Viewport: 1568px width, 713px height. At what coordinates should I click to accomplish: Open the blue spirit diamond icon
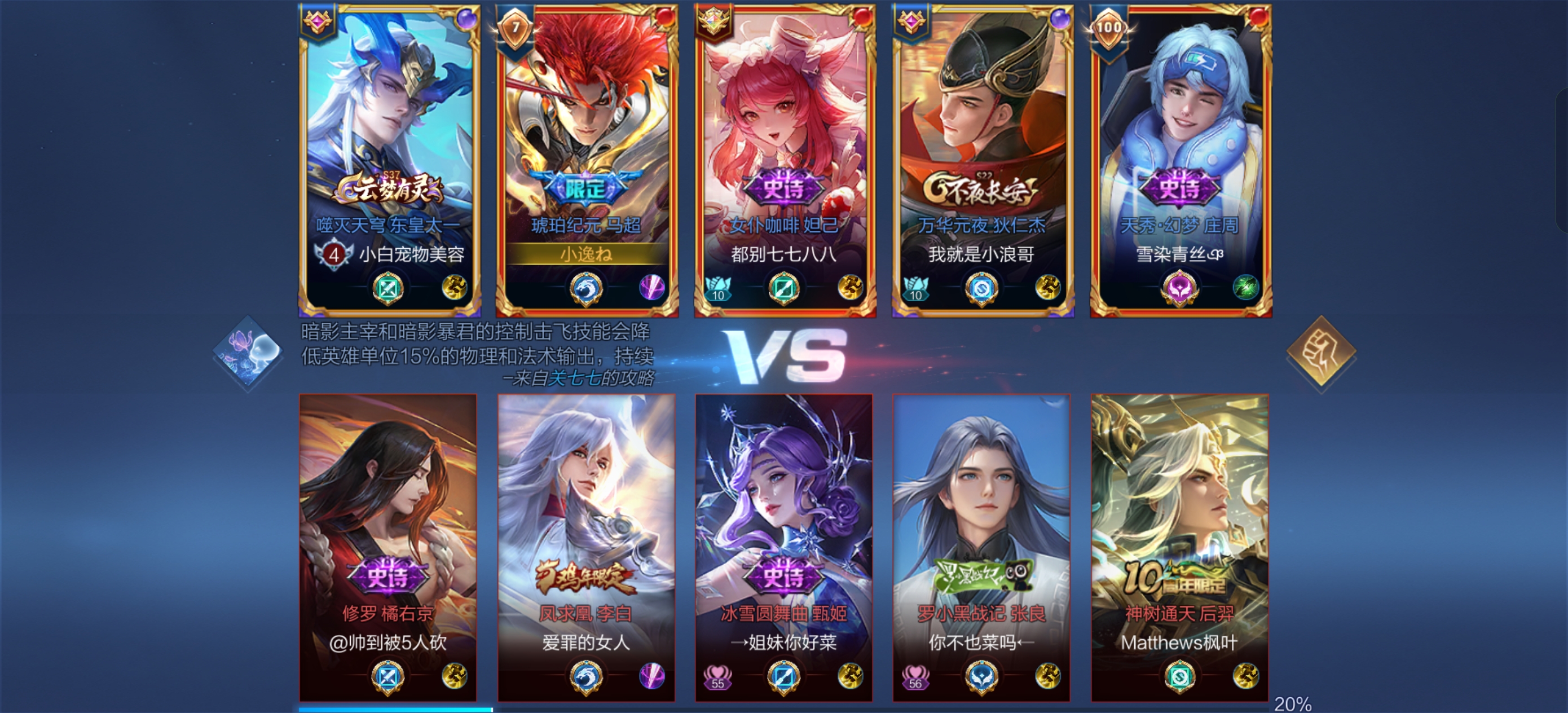[248, 353]
